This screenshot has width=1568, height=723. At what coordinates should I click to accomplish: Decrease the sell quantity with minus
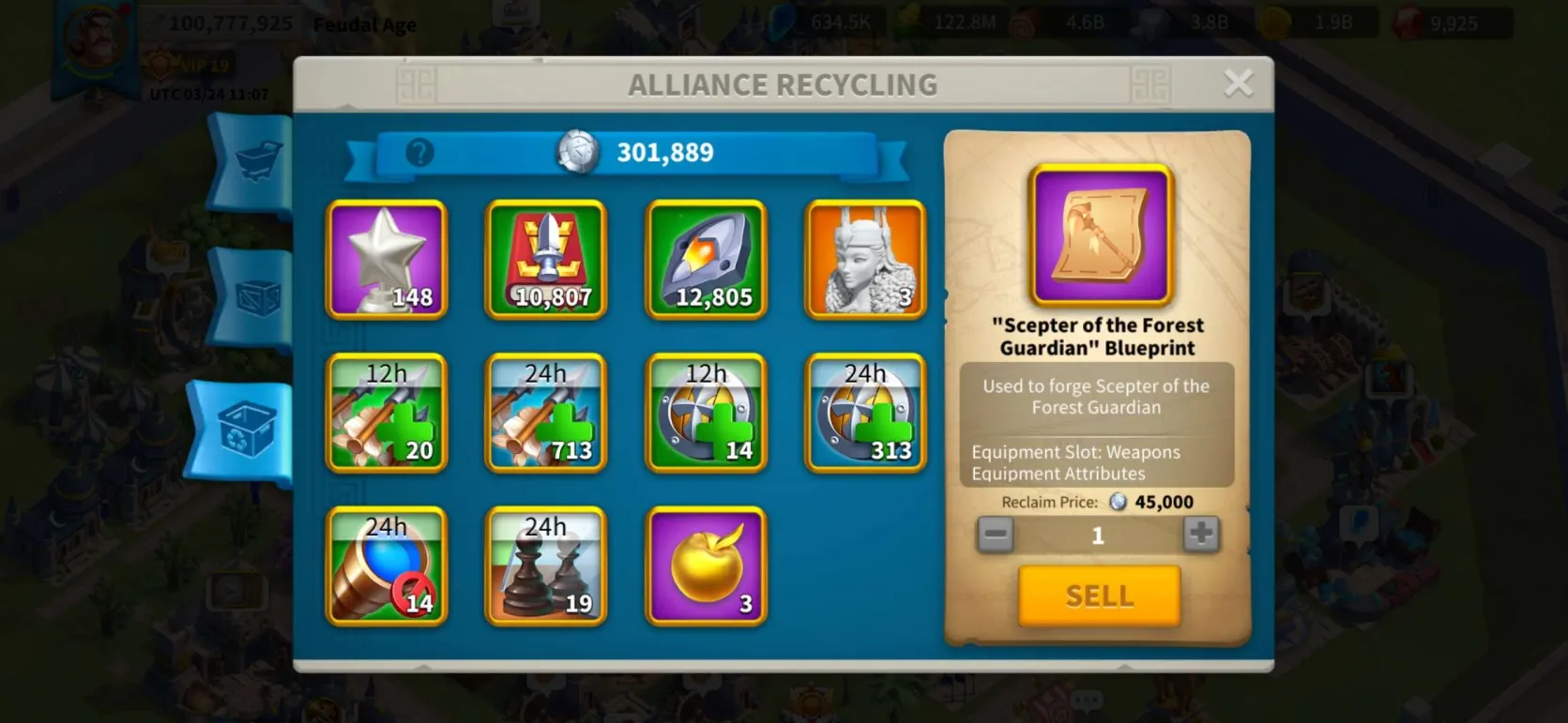point(995,535)
